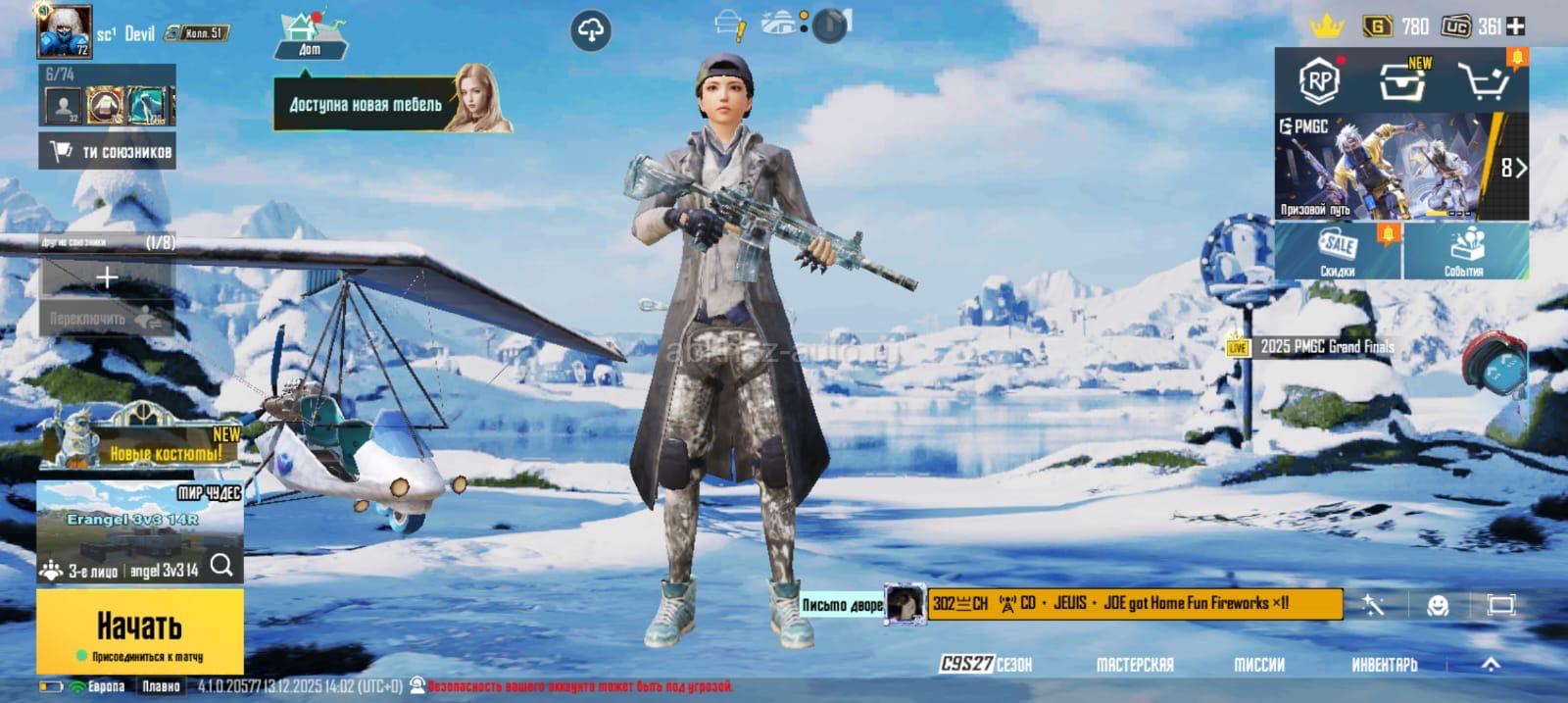The height and width of the screenshot is (703, 1568).
Task: Expand the bottom menu arrow
Action: tap(1491, 664)
